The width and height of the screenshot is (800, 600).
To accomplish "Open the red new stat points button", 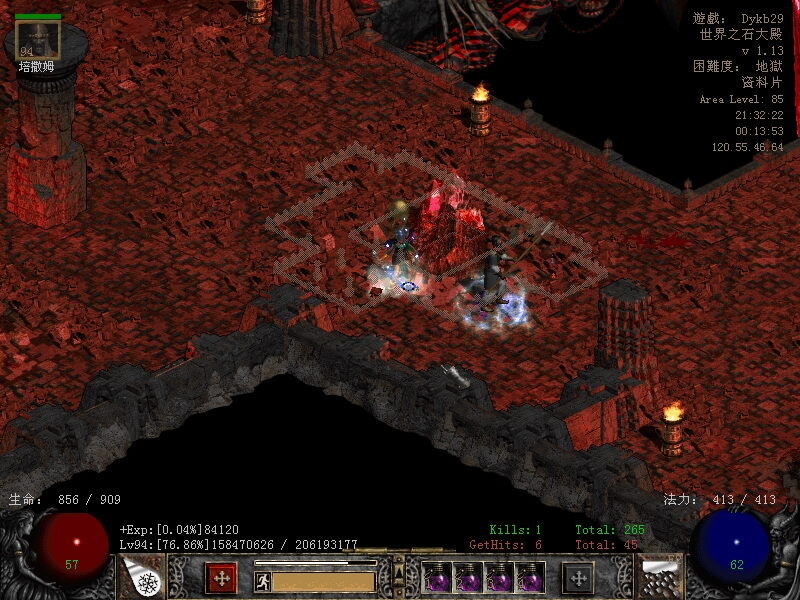I will [221, 577].
